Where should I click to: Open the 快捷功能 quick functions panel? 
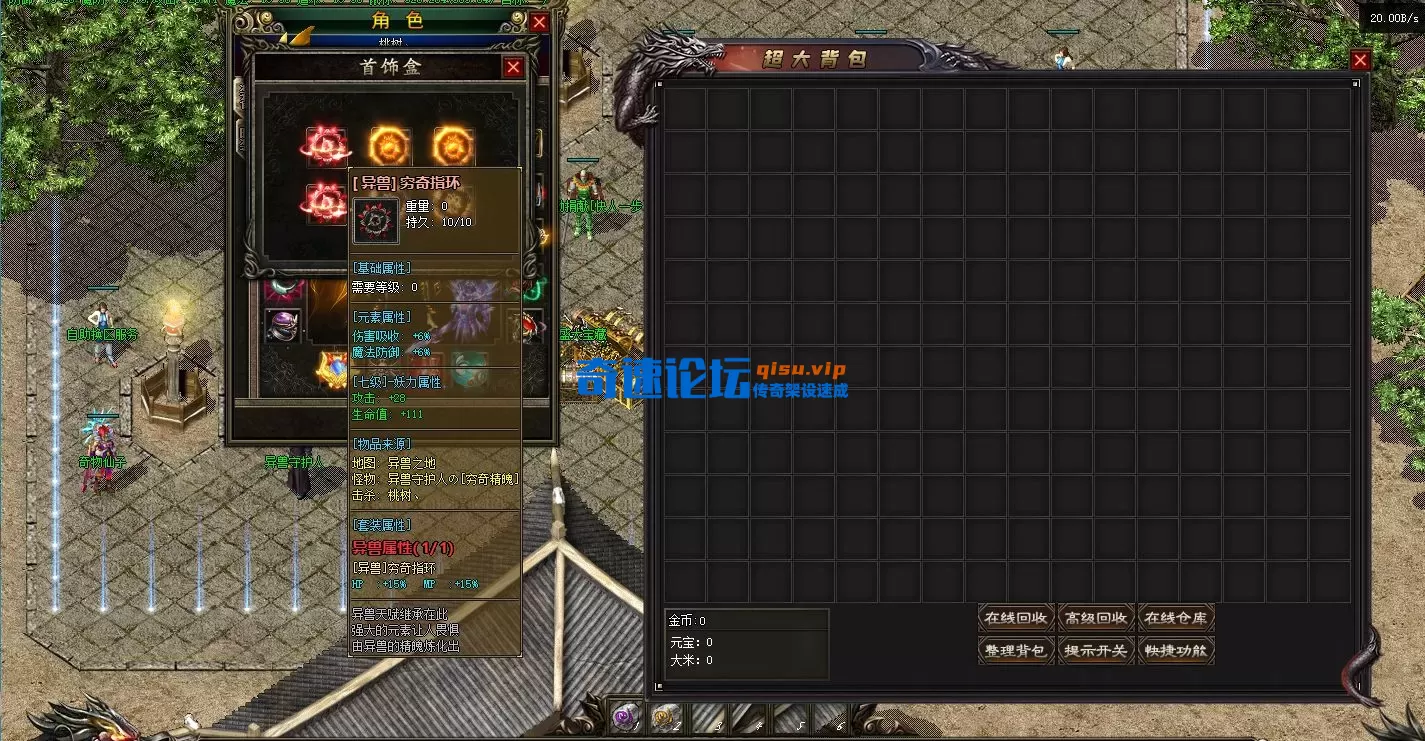click(1176, 650)
